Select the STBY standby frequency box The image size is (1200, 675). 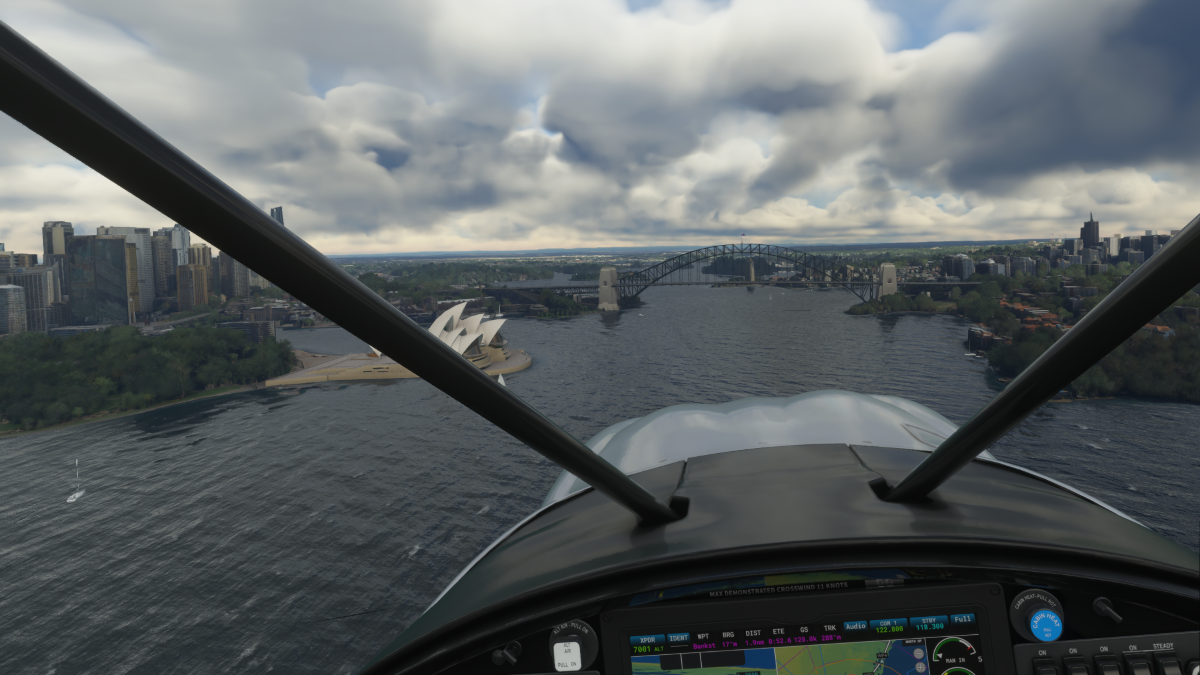pos(927,624)
